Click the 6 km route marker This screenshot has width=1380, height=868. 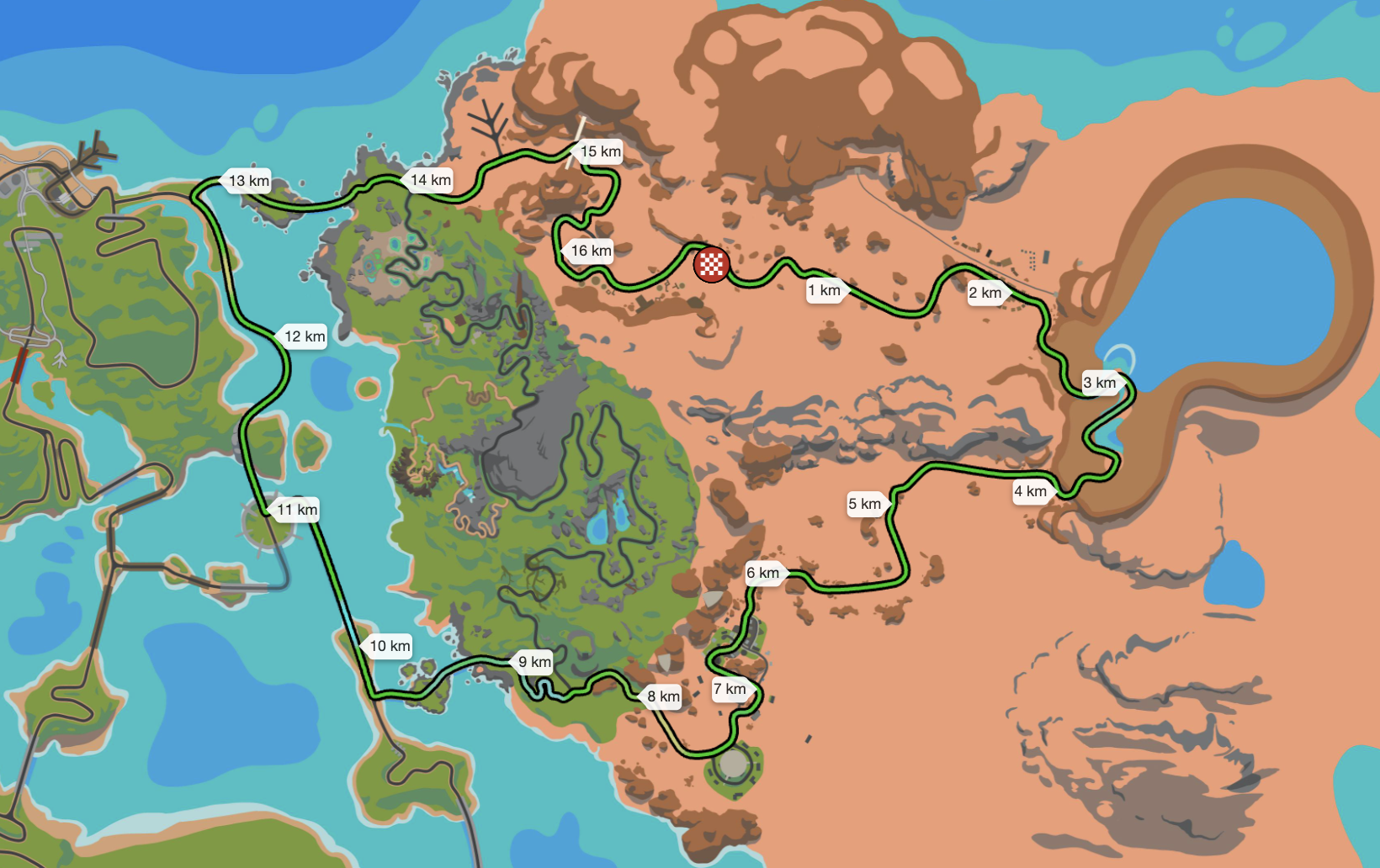[x=764, y=574]
